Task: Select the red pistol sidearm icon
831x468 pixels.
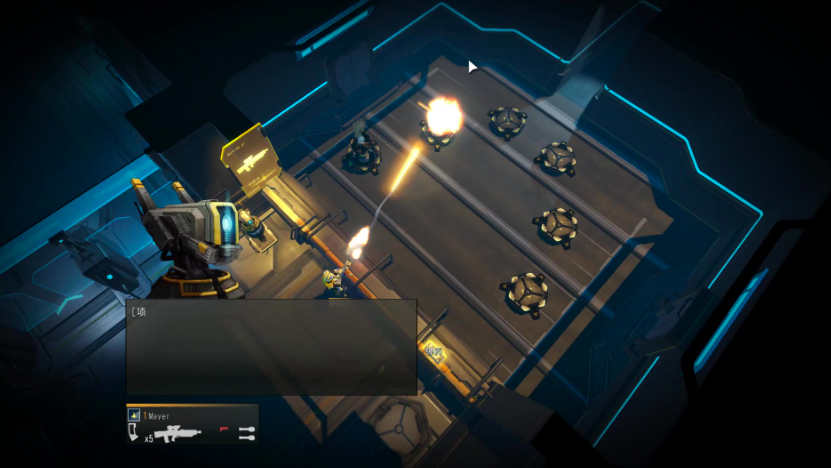Action: click(x=224, y=429)
